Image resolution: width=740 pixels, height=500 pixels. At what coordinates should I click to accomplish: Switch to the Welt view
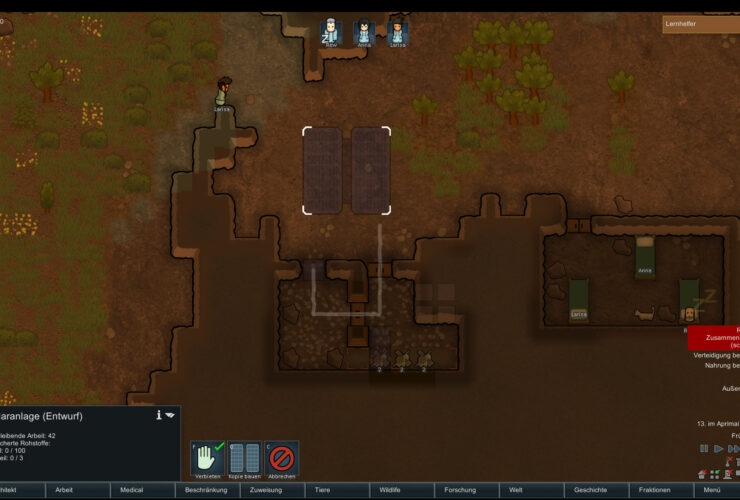coord(516,491)
